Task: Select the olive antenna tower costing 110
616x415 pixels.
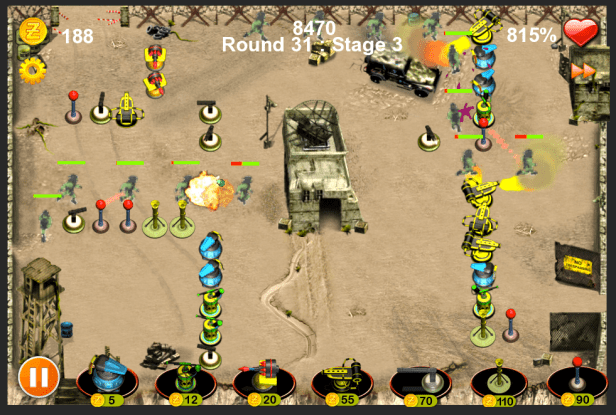Action: 499,379
